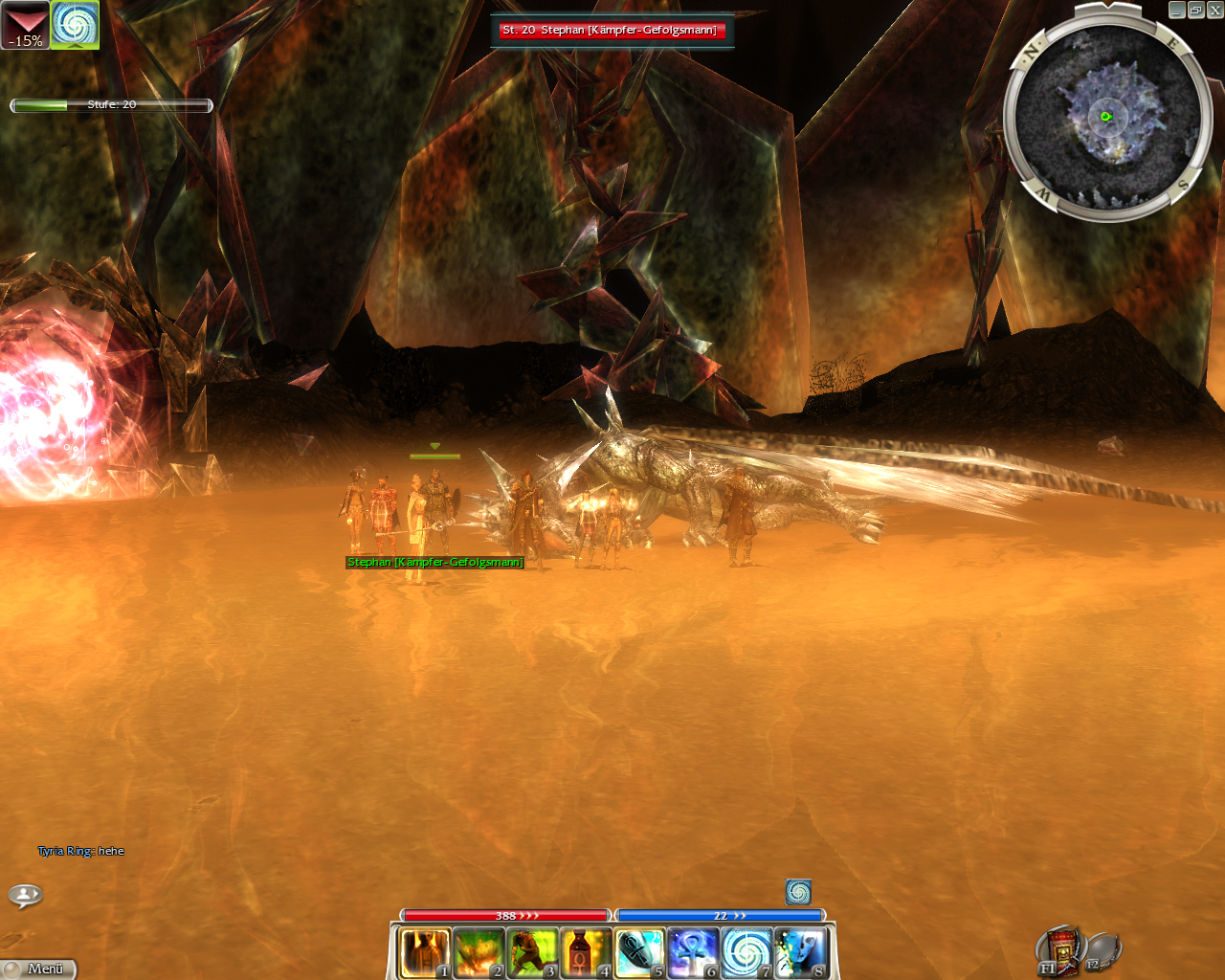Activate the burning robed figure skill
Image resolution: width=1225 pixels, height=980 pixels.
click(424, 953)
